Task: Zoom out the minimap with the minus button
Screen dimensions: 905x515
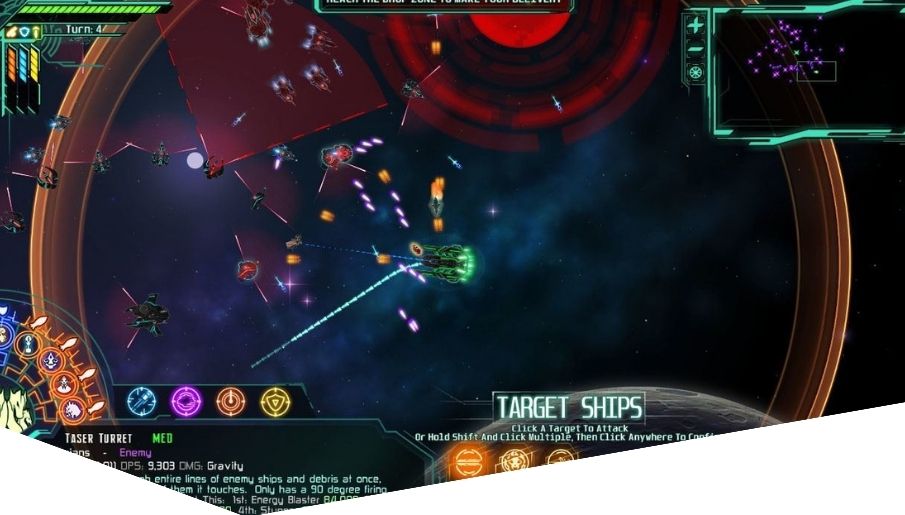Action: pos(696,49)
